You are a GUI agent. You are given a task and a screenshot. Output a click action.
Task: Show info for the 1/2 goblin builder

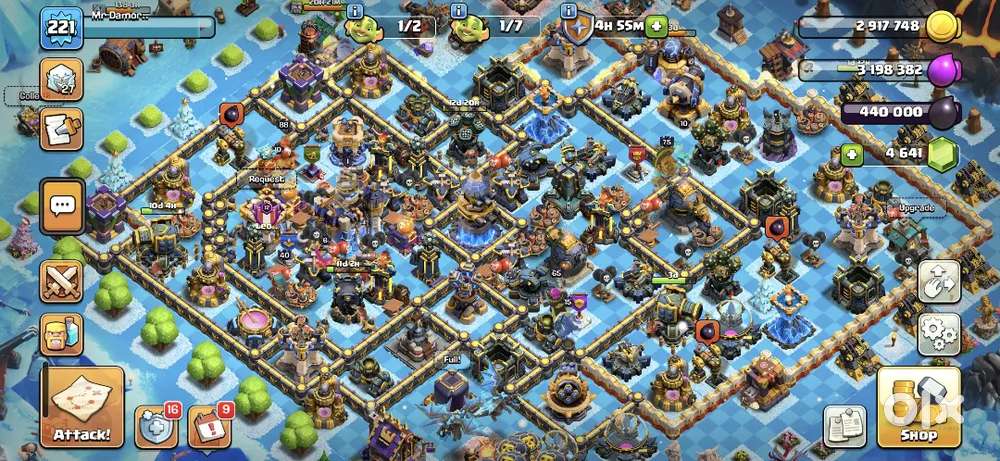pos(356,11)
